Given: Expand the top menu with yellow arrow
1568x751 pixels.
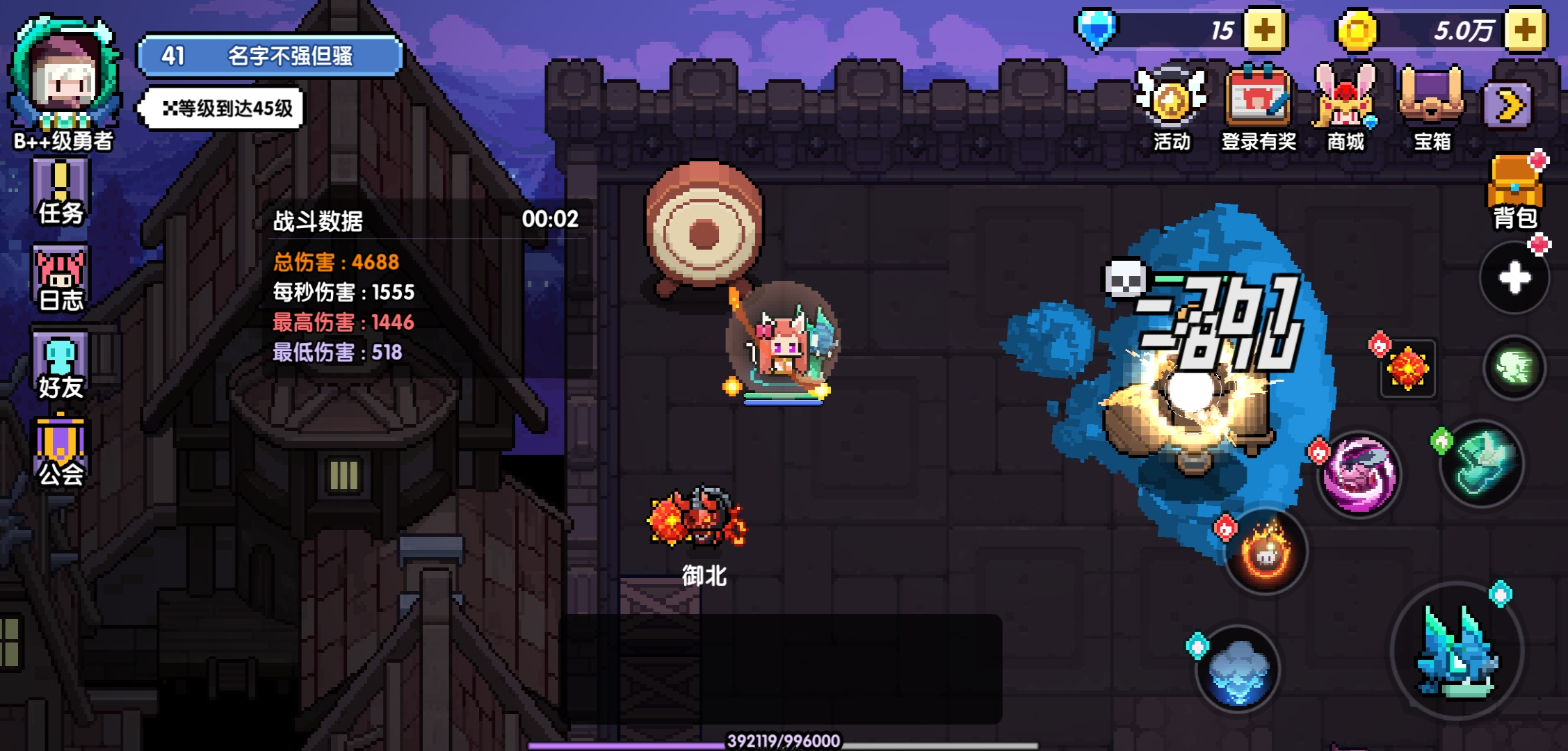Looking at the screenshot, I should tap(1507, 106).
